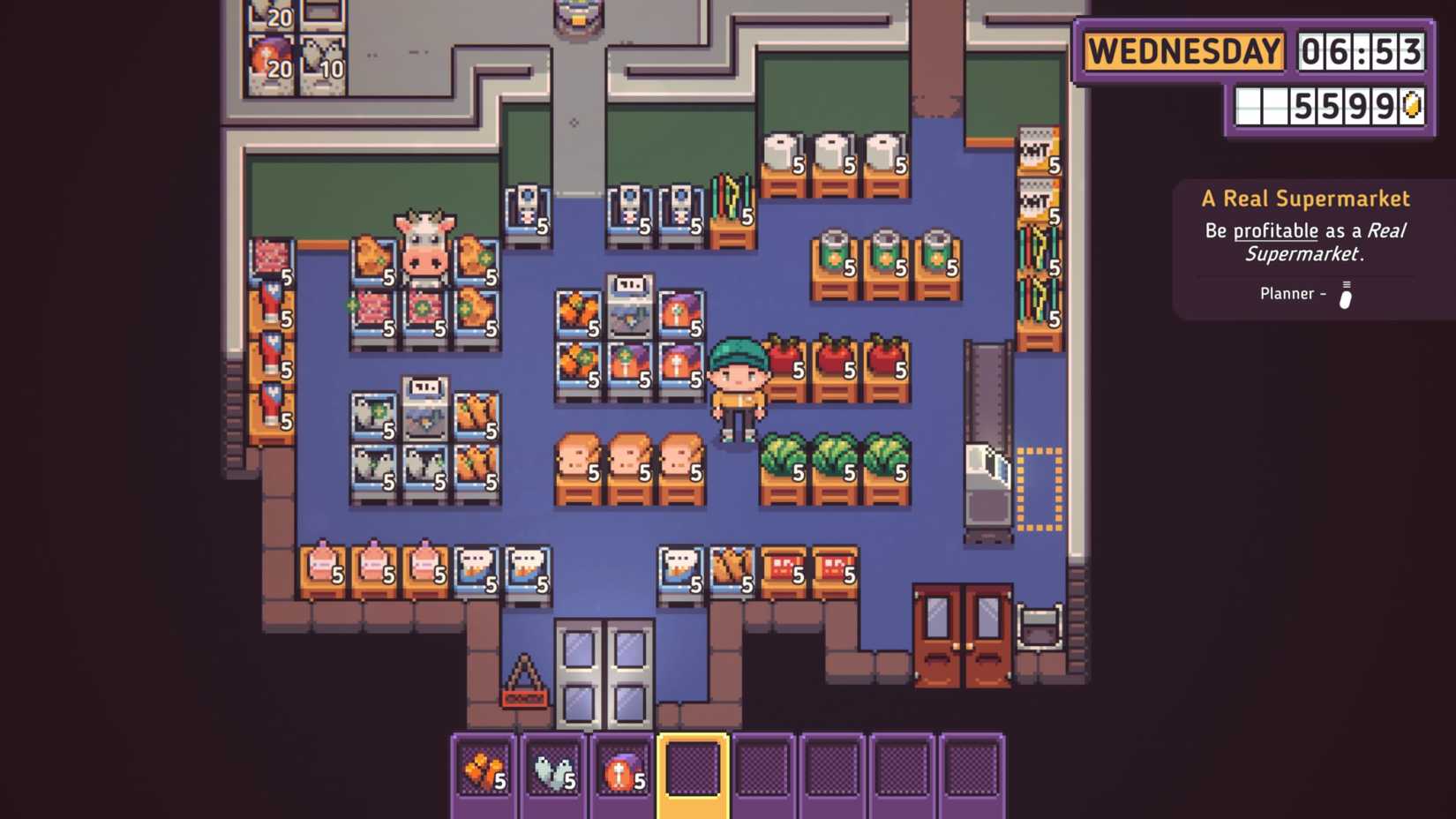Click the WEDNESDAY day banner
Viewport: 1456px width, 819px height.
coord(1184,51)
